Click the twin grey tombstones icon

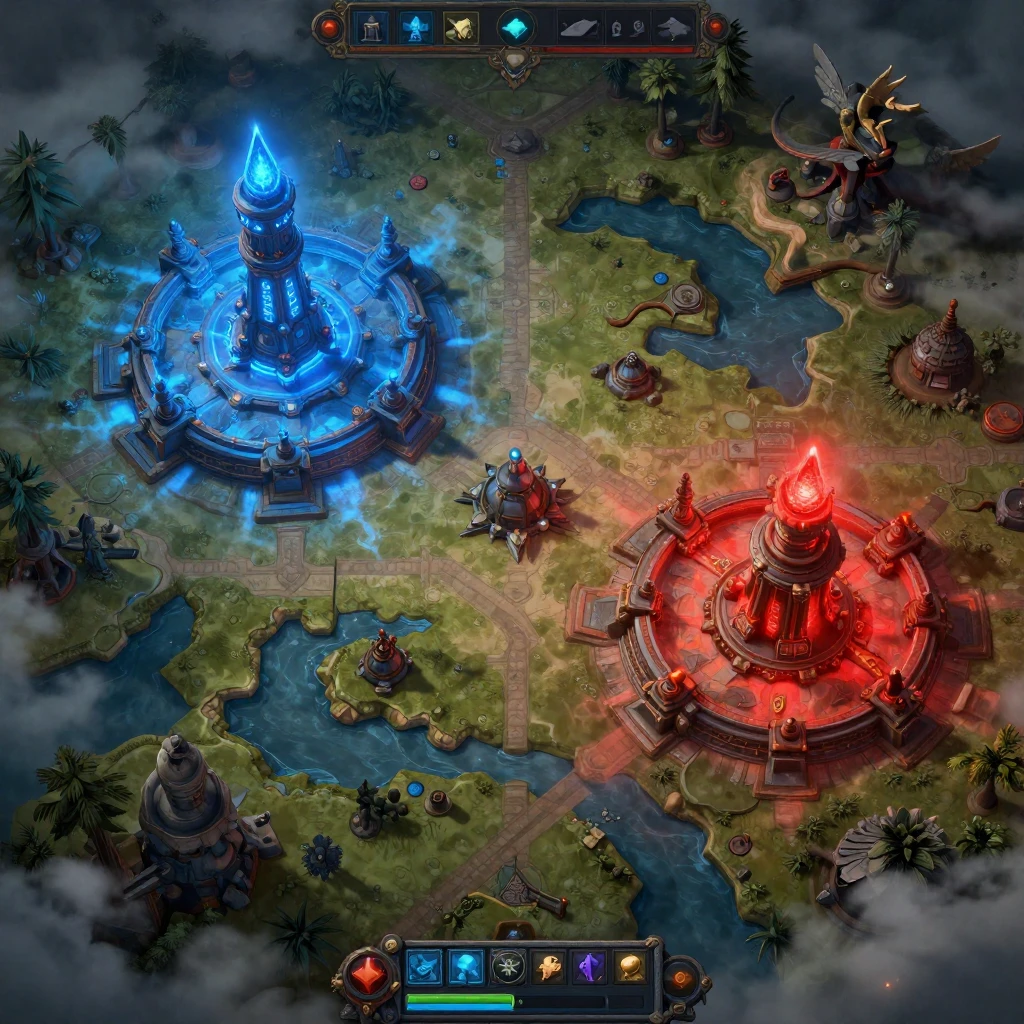tap(626, 28)
